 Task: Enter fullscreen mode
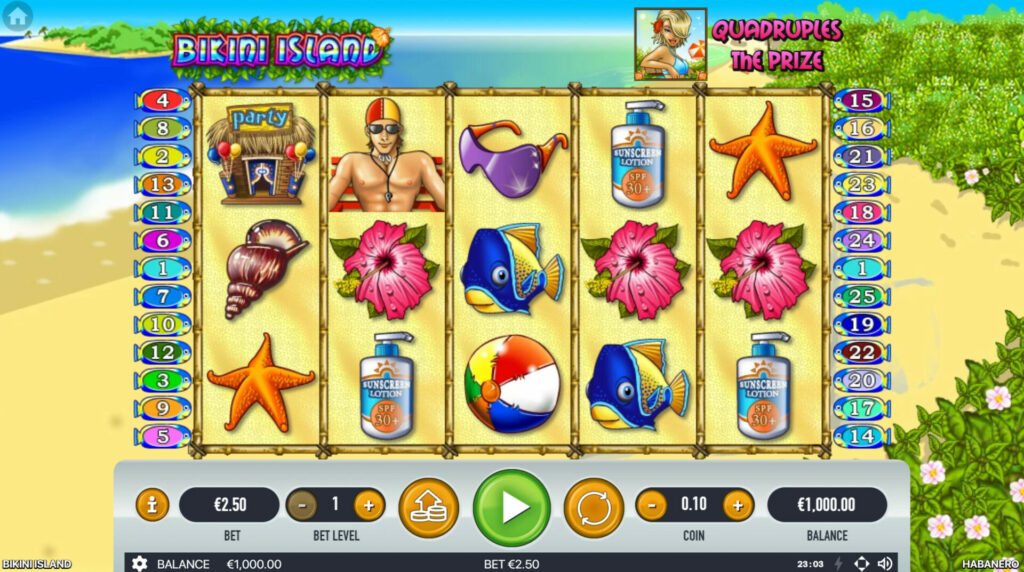862,564
